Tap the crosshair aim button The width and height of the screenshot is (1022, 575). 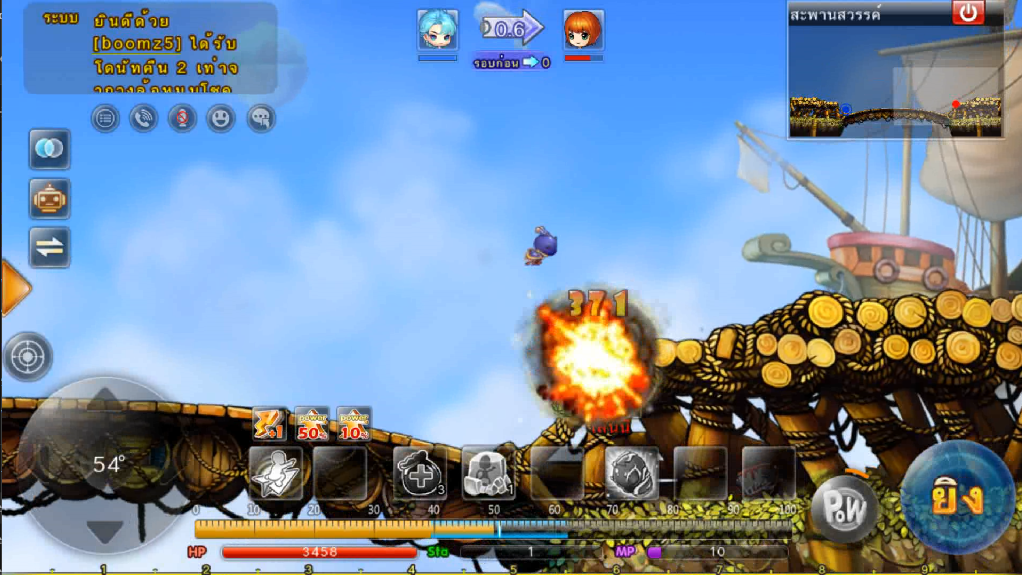pyautogui.click(x=27, y=356)
